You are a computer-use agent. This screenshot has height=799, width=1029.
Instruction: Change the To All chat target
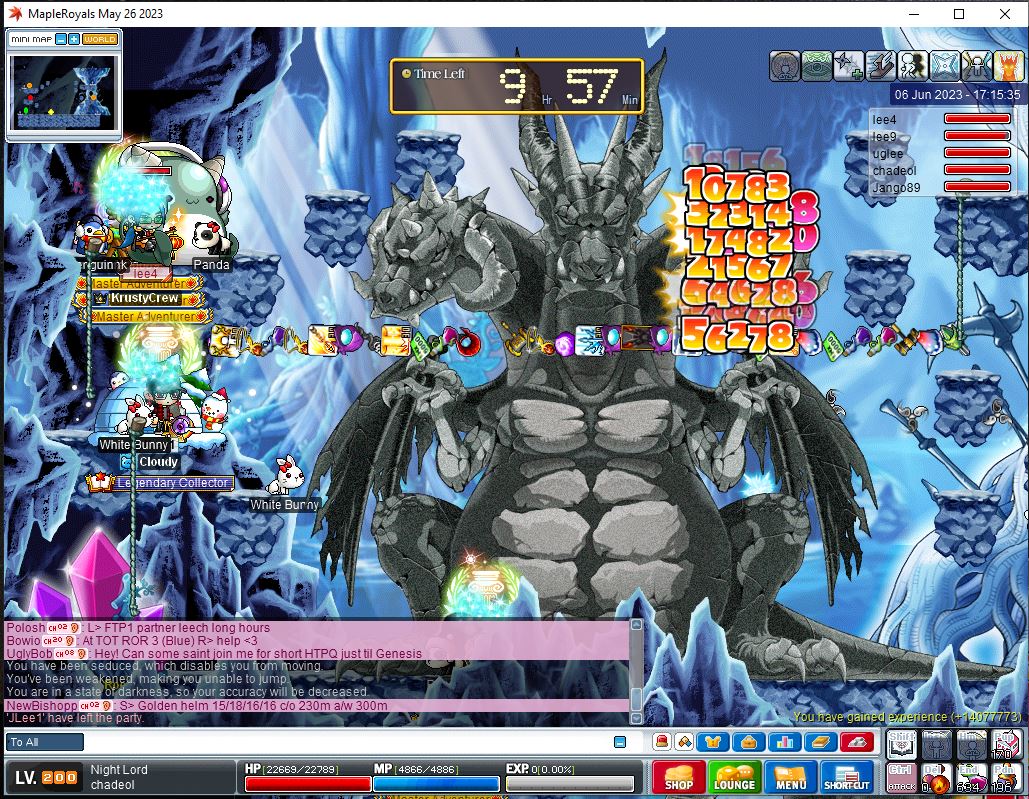click(46, 742)
